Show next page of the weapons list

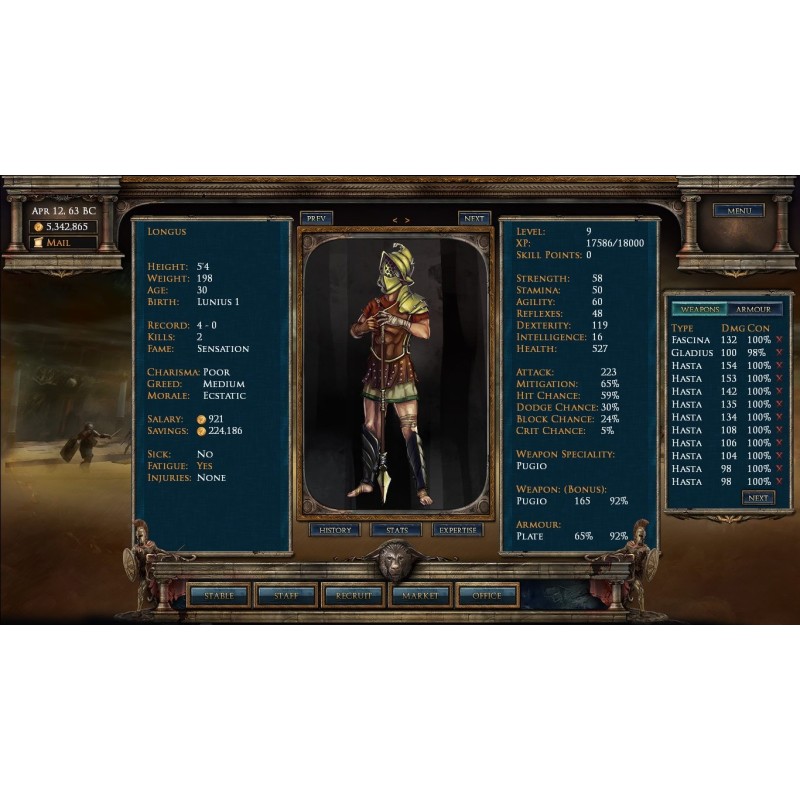click(758, 498)
